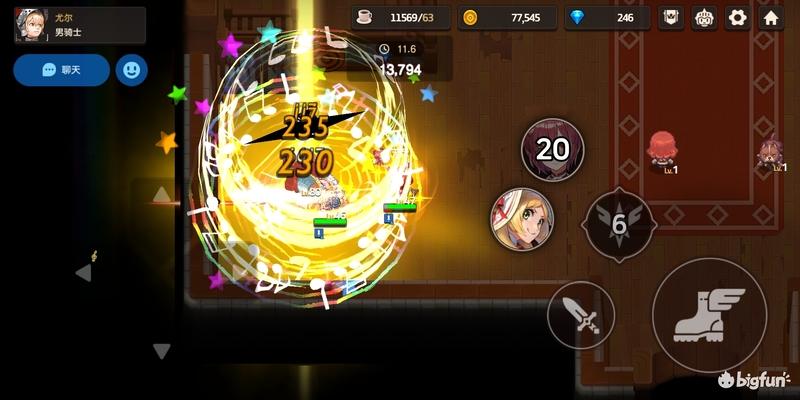Return home via the house icon
Image resolution: width=800 pixels, height=400 pixels.
click(772, 18)
